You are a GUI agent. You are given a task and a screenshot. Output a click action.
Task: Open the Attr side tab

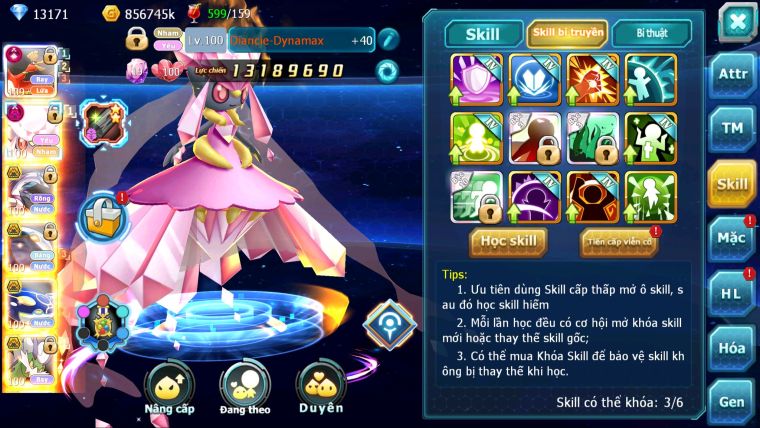(x=732, y=74)
